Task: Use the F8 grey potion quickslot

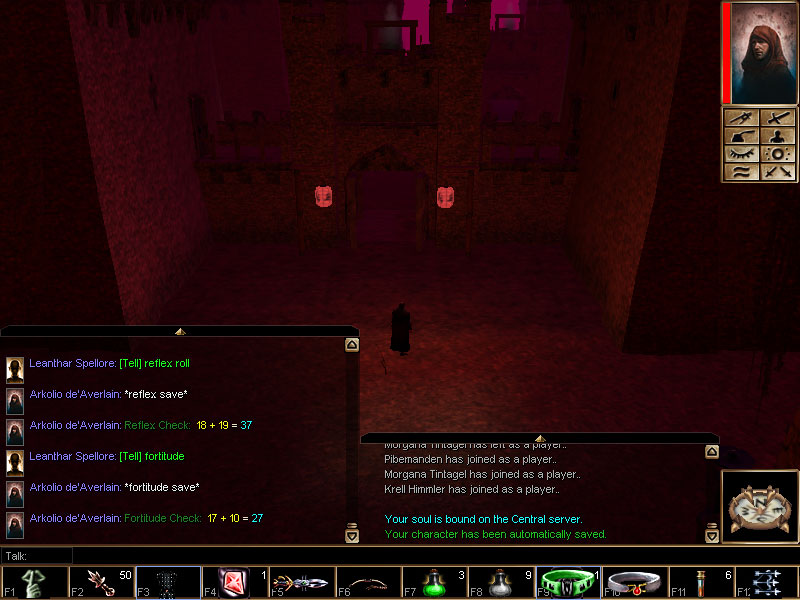Action: (x=502, y=582)
